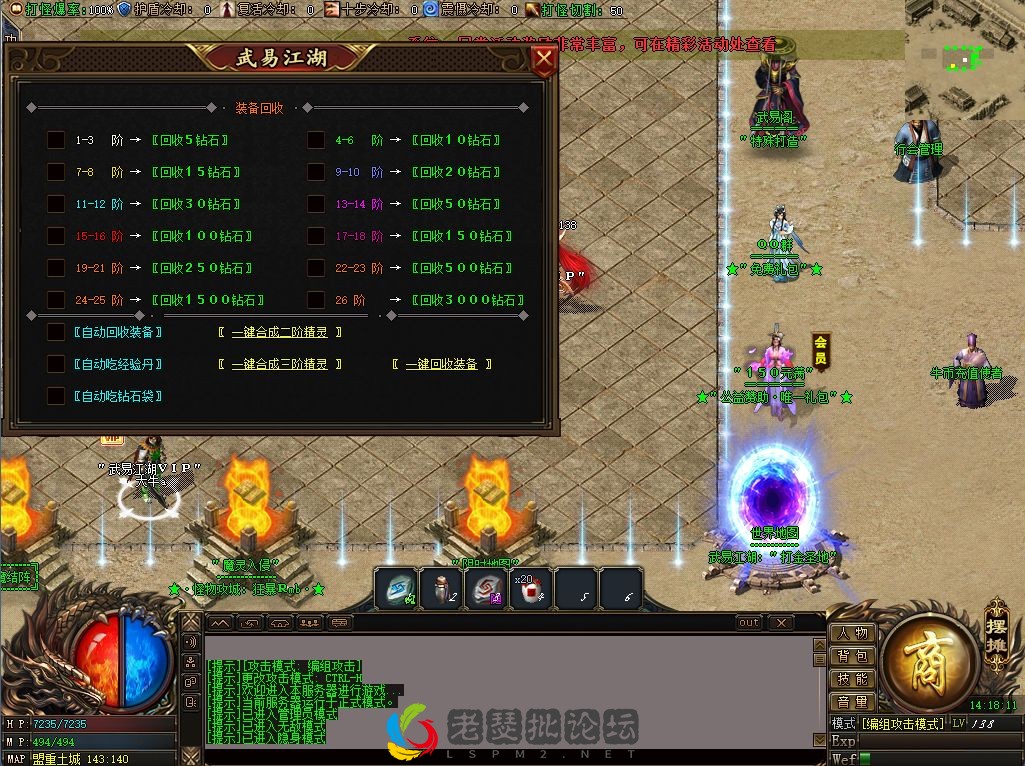Click the minimap

964,58
